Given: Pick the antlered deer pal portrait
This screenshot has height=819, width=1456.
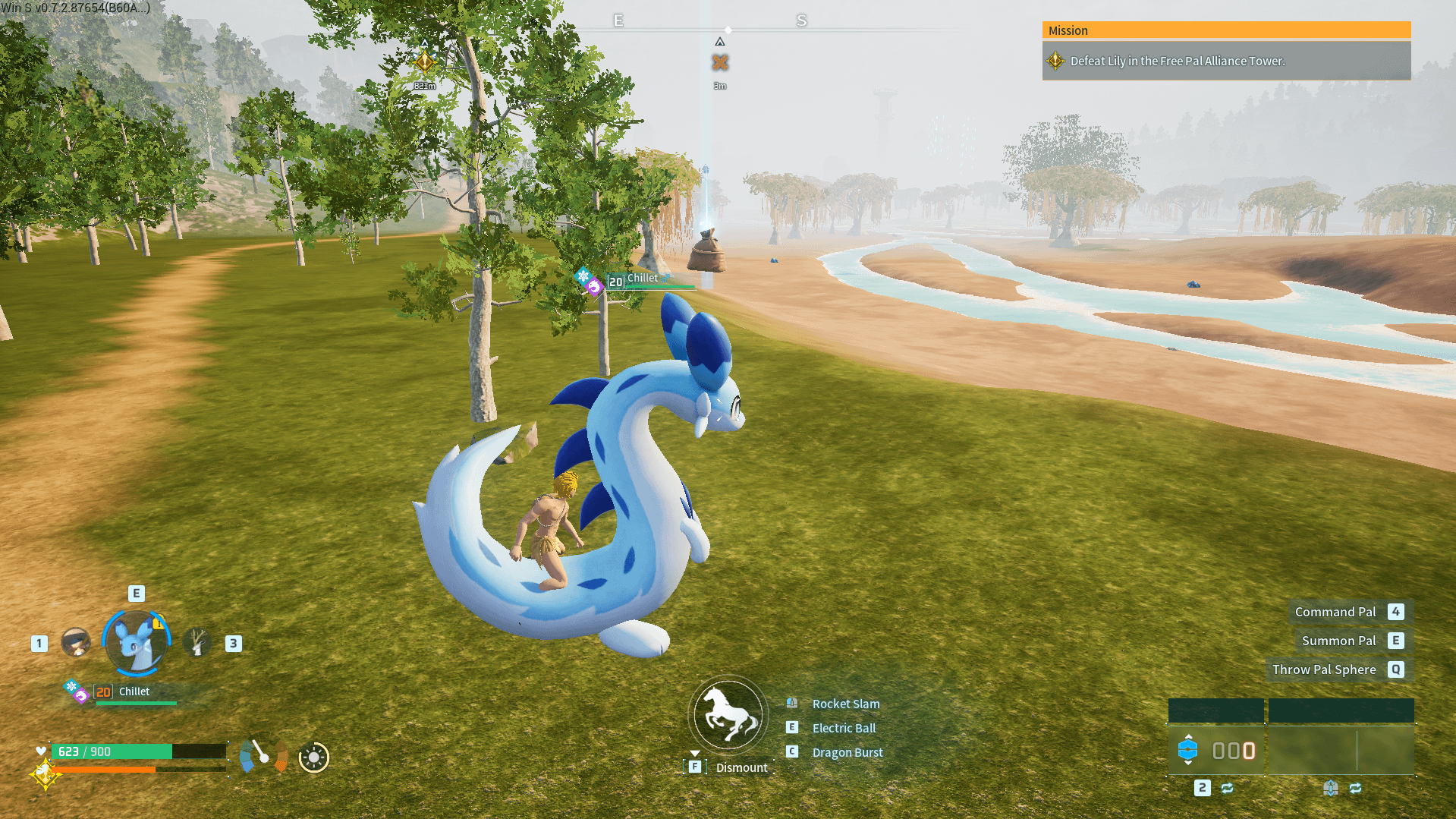Looking at the screenshot, I should click(197, 642).
